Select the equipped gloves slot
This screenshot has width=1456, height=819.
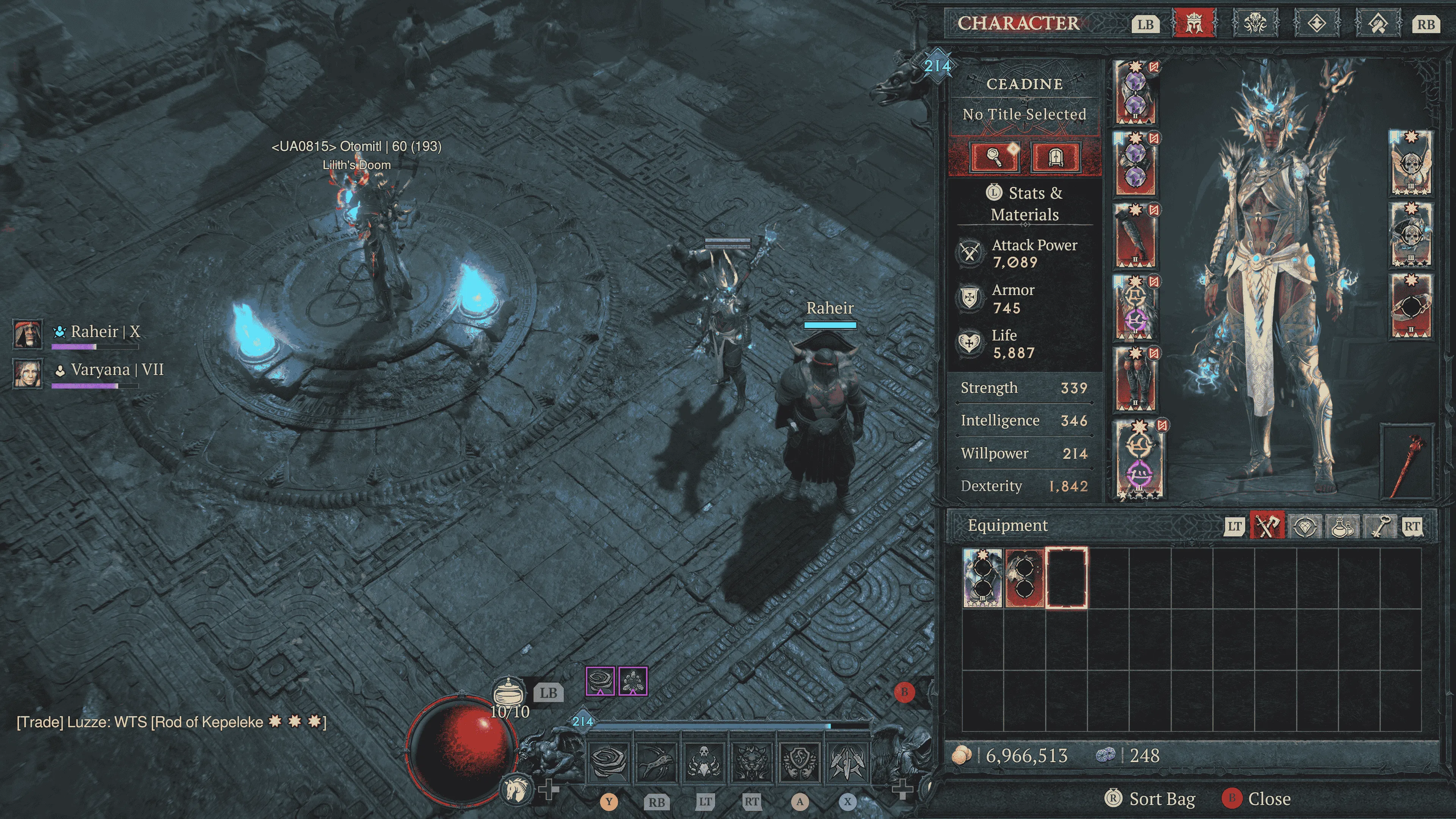pos(1135,235)
